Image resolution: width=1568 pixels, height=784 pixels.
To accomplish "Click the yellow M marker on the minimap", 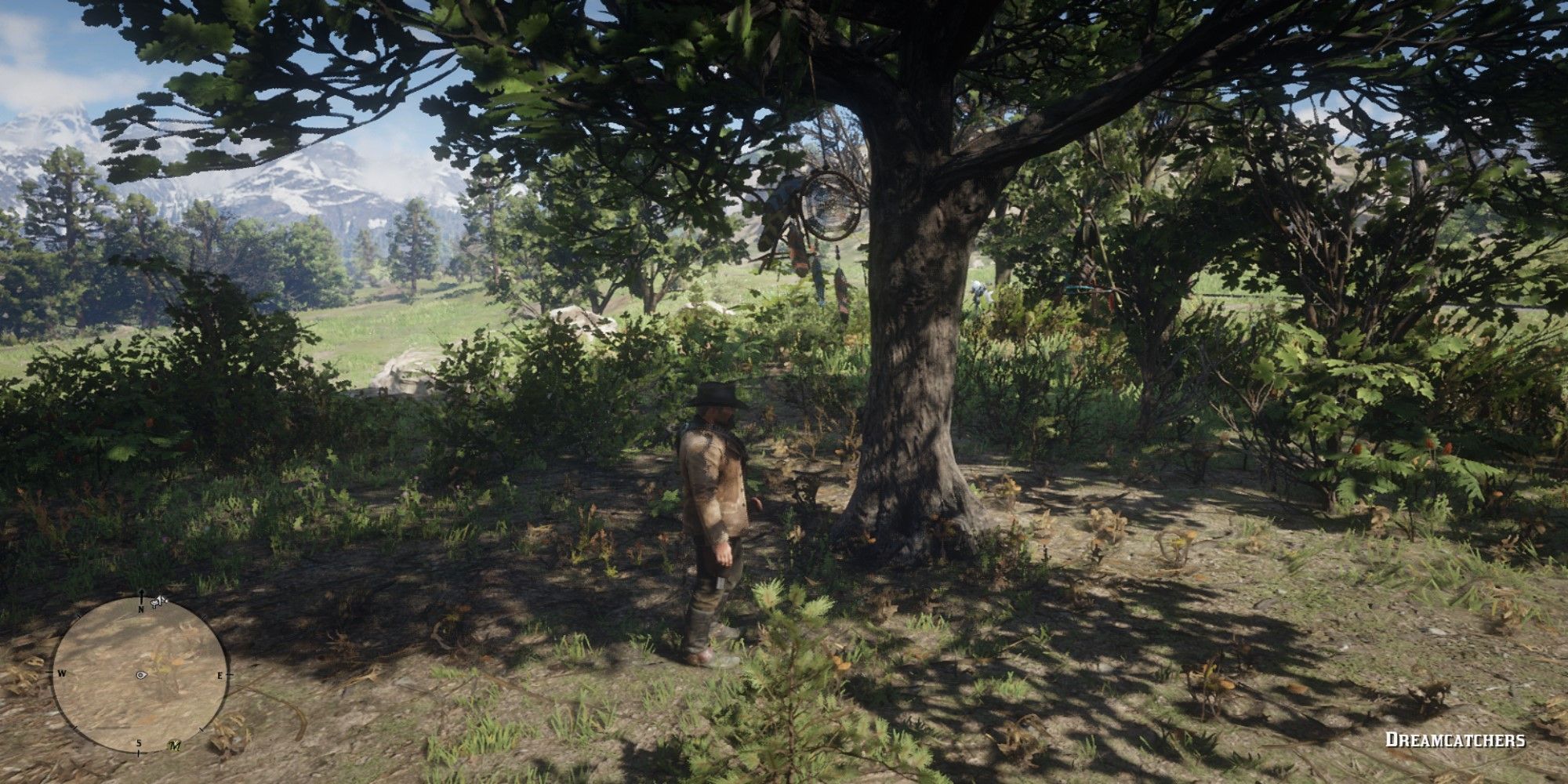I will pyautogui.click(x=175, y=746).
